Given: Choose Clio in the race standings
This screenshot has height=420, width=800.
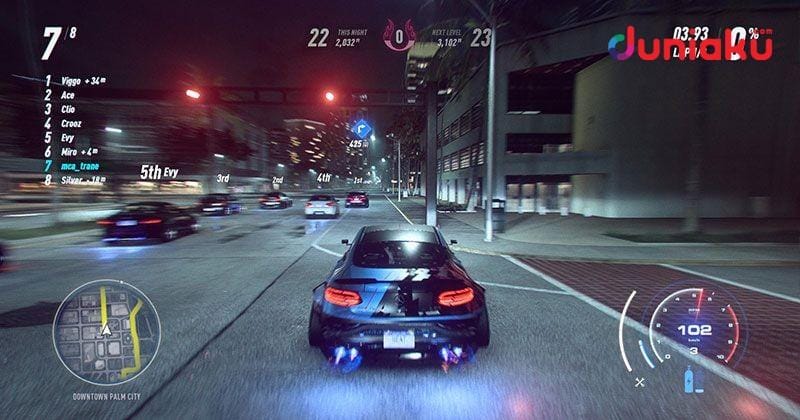Looking at the screenshot, I should click(x=69, y=109).
